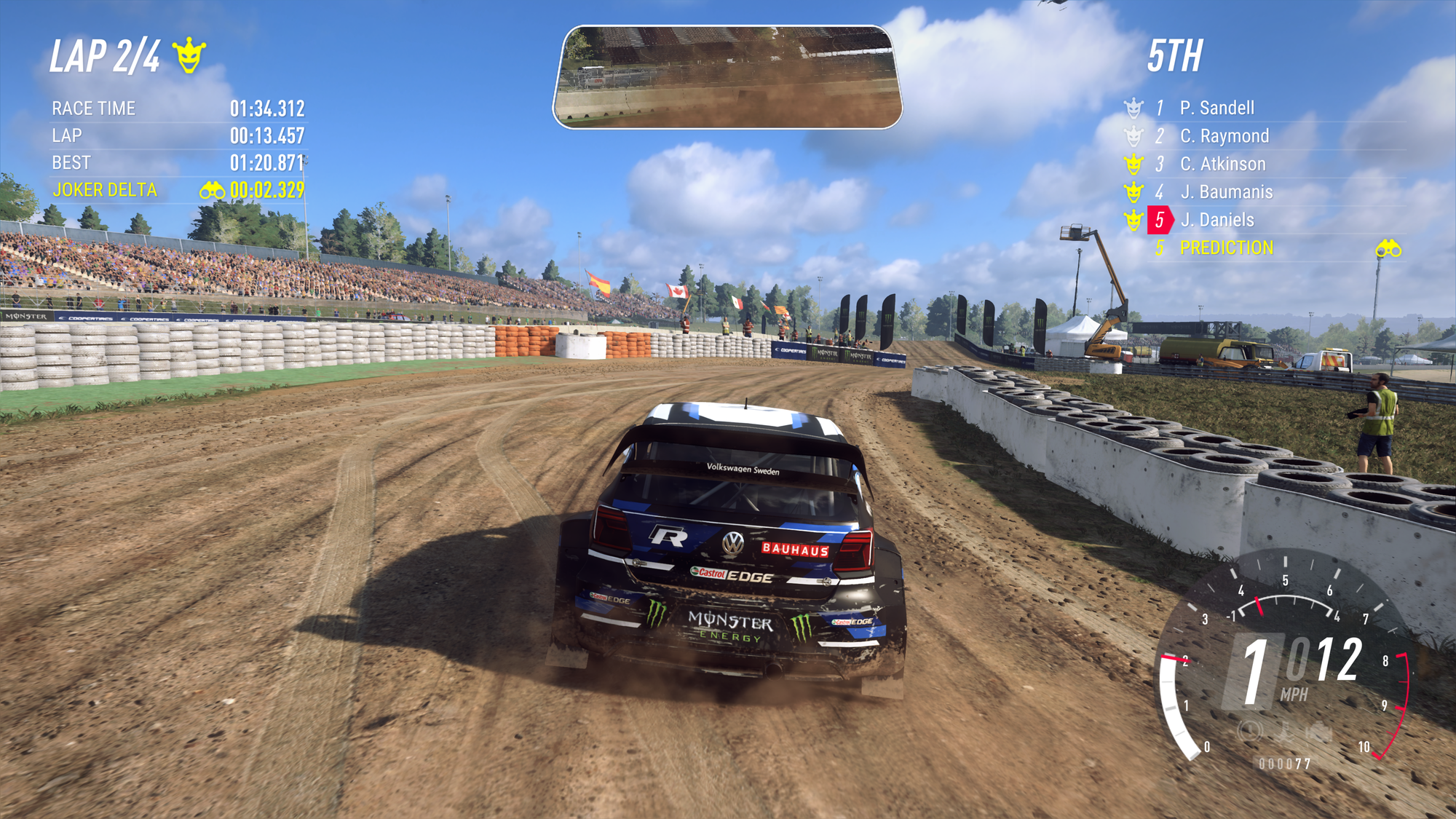Image resolution: width=1456 pixels, height=819 pixels.
Task: Click J. Baumanis in the position list
Action: (x=1226, y=192)
